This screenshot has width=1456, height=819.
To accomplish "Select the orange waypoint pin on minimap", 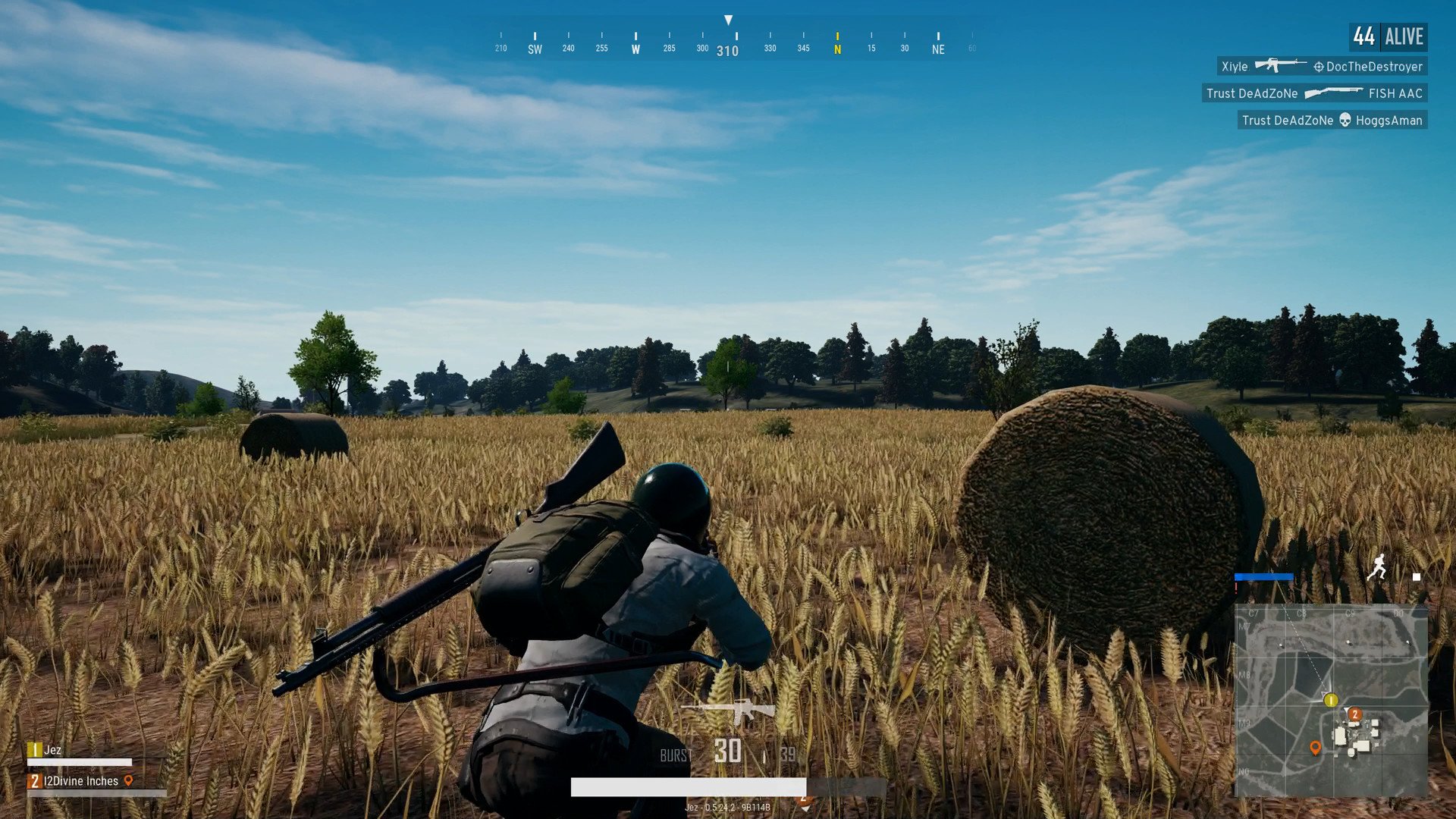I will (1315, 748).
